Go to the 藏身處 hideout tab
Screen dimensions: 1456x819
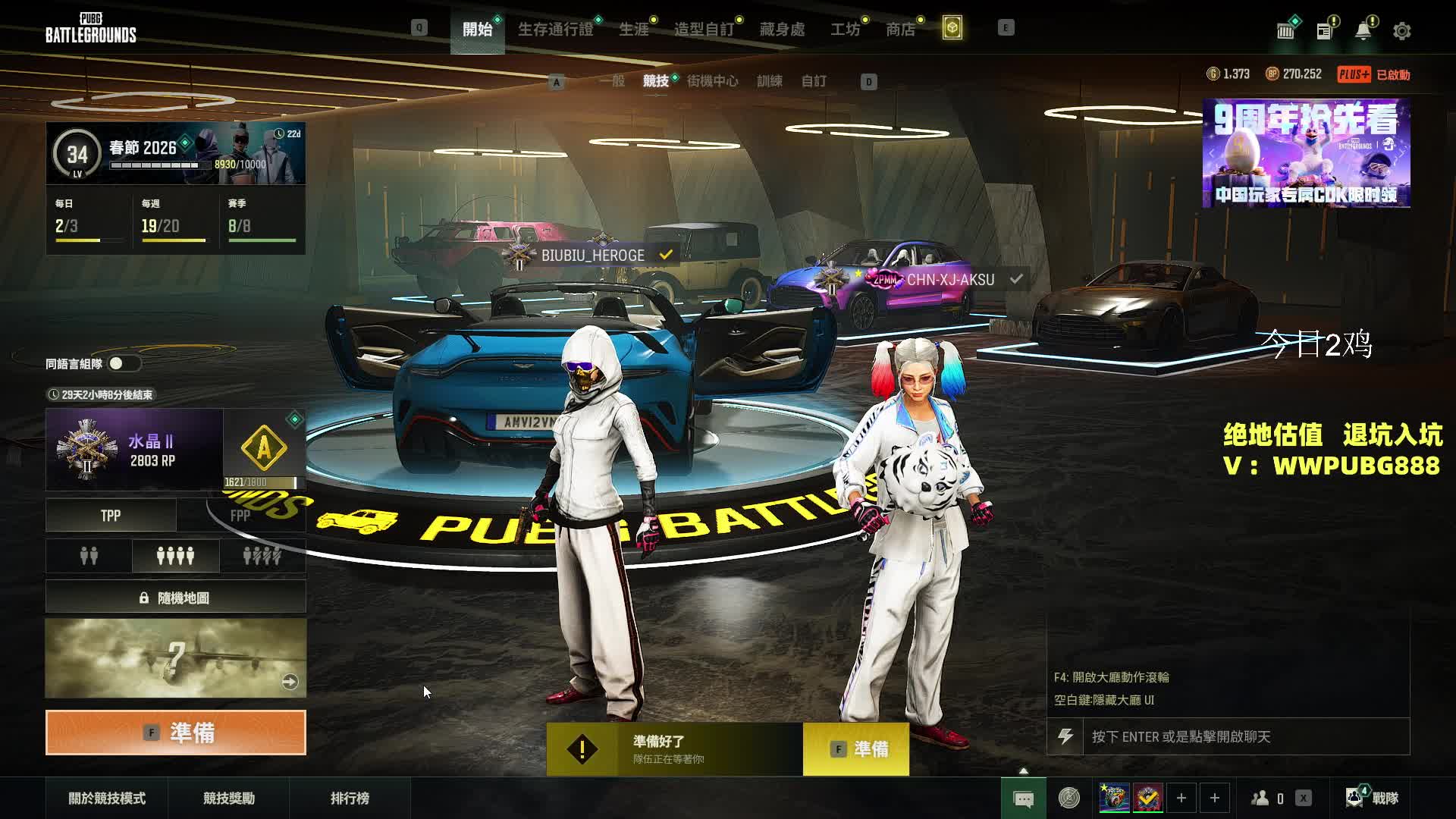[x=782, y=30]
